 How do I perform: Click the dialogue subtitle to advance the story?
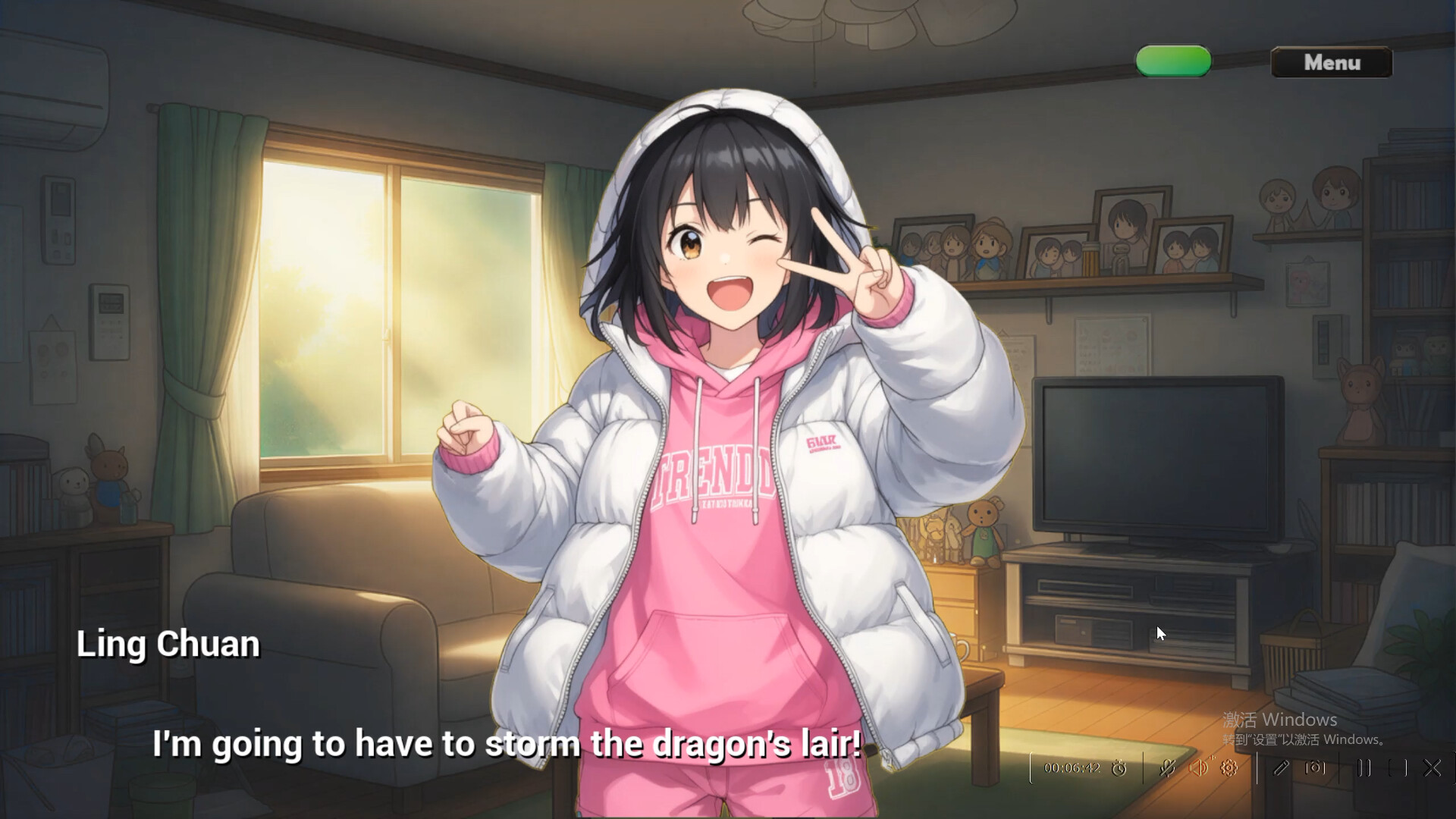coord(504,744)
